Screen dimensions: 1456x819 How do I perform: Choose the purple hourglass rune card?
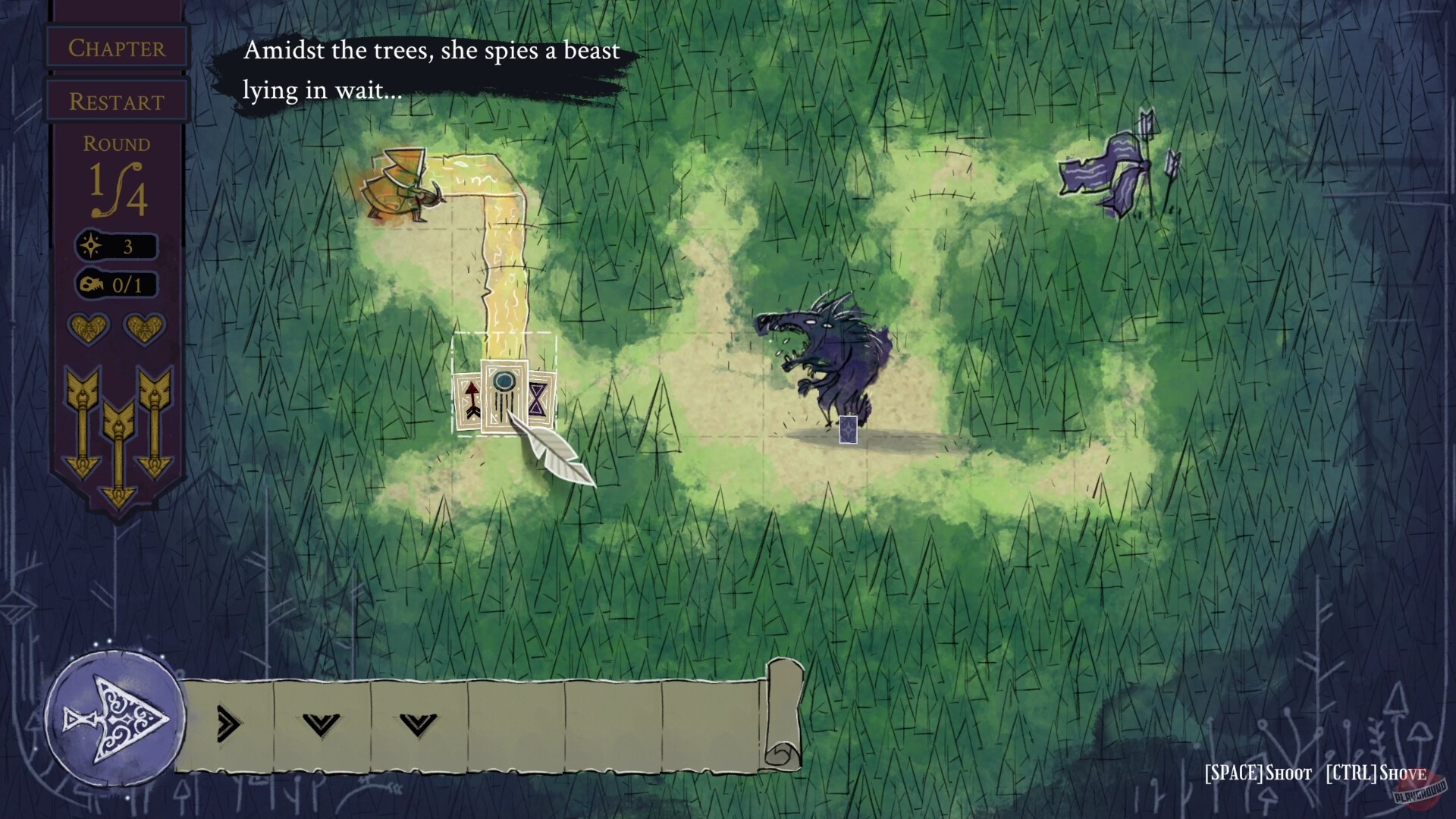(x=540, y=398)
